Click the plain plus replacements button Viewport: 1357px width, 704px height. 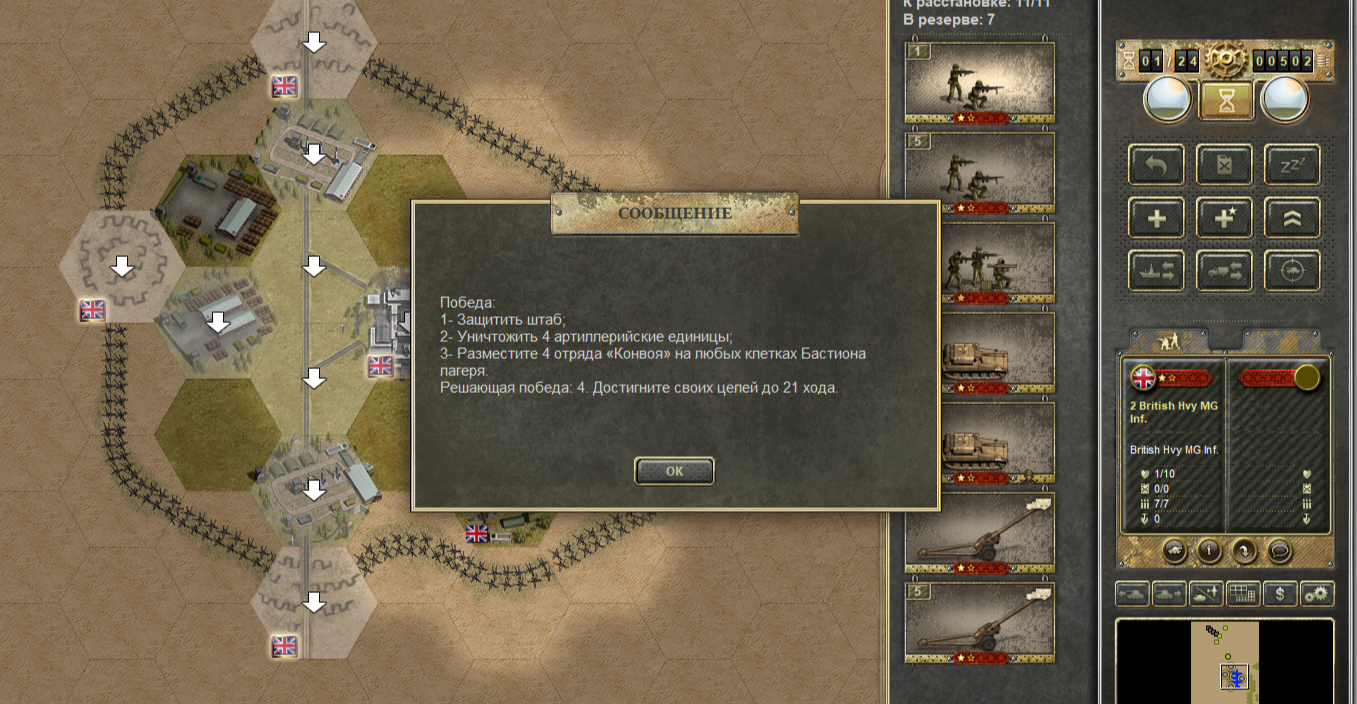coord(1156,218)
